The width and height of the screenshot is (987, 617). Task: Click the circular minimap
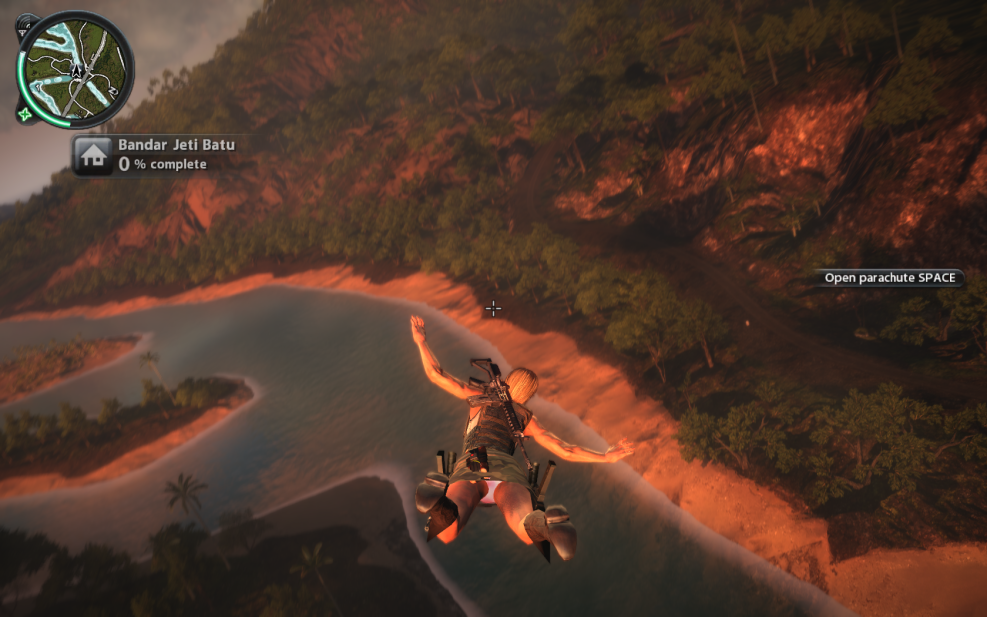click(76, 68)
